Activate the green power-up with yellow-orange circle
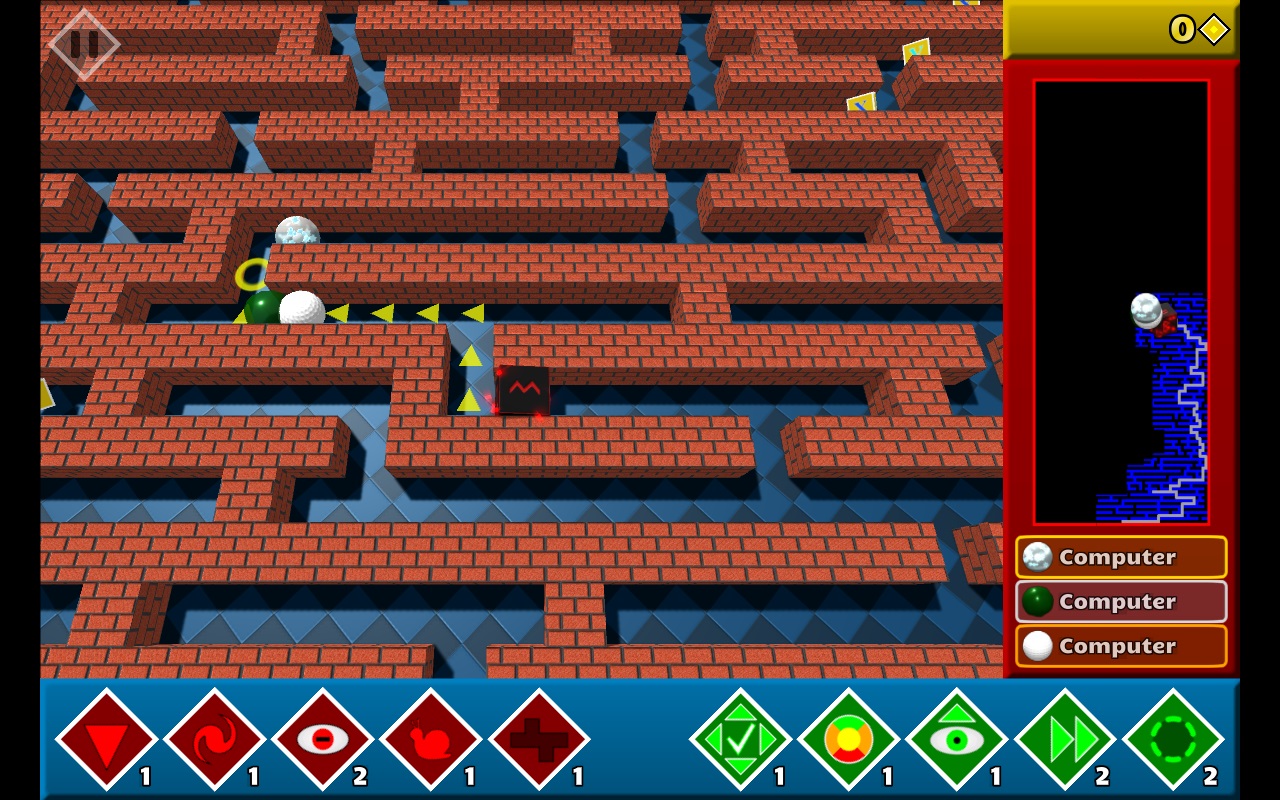1280x800 pixels. pyautogui.click(x=848, y=739)
